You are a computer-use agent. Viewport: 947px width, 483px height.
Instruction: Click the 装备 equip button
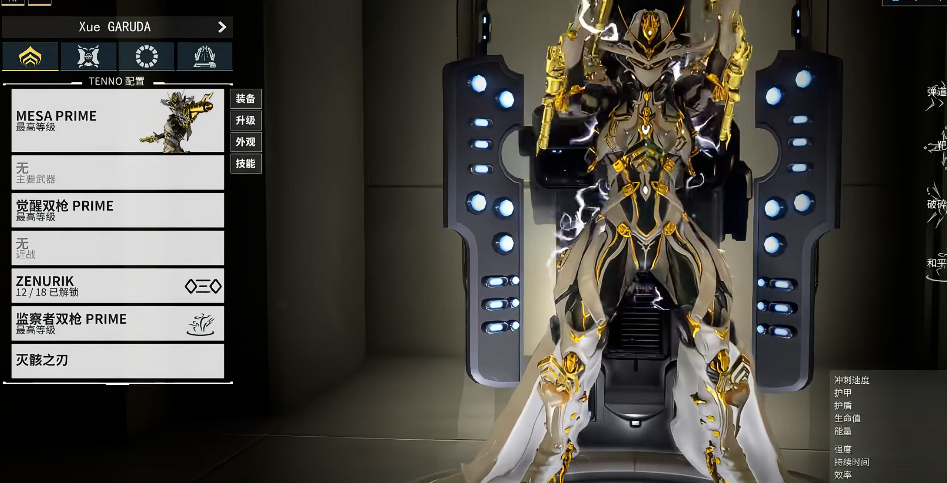pos(246,99)
